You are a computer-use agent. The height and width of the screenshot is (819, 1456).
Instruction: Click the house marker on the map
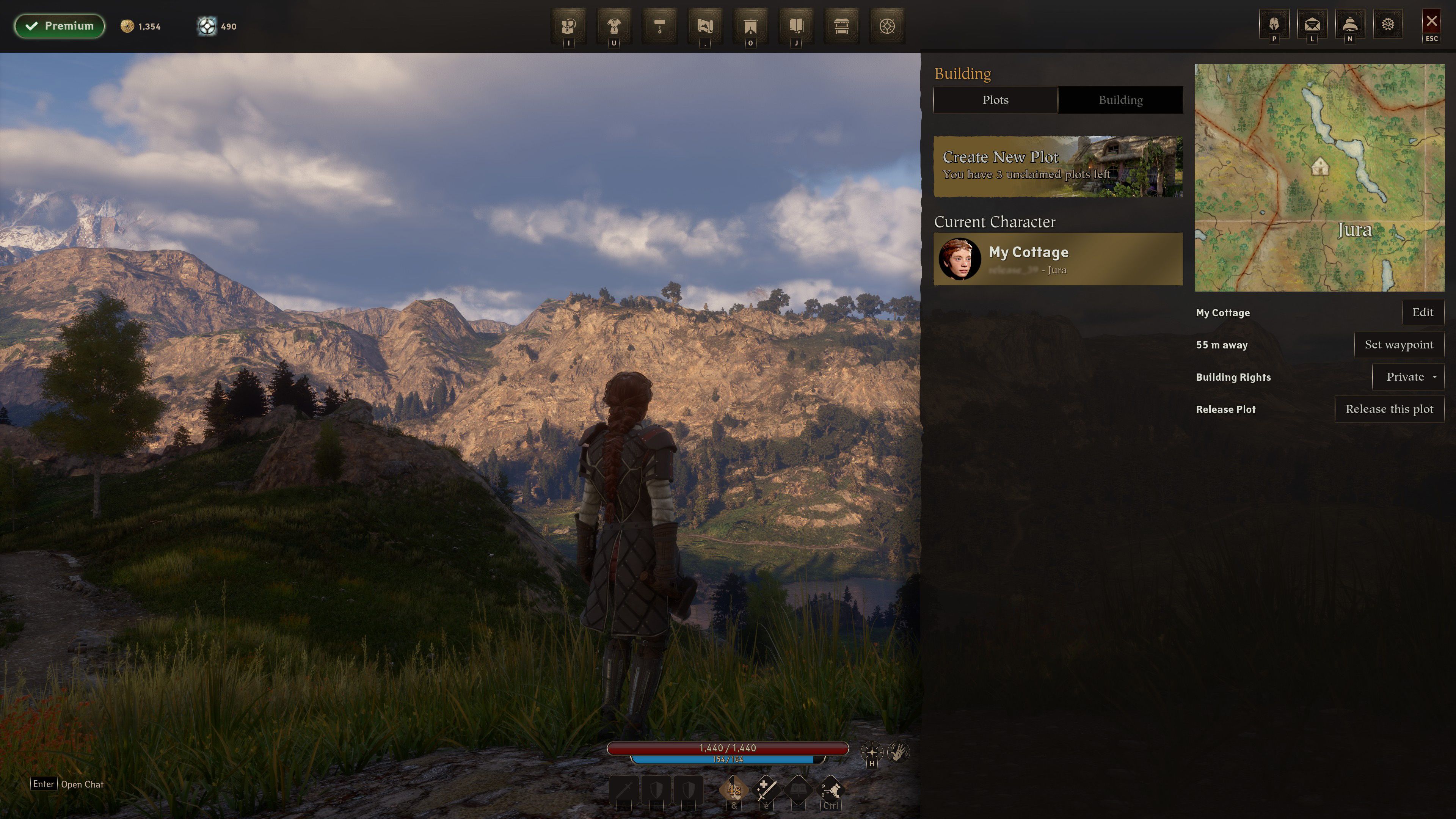pos(1319,166)
